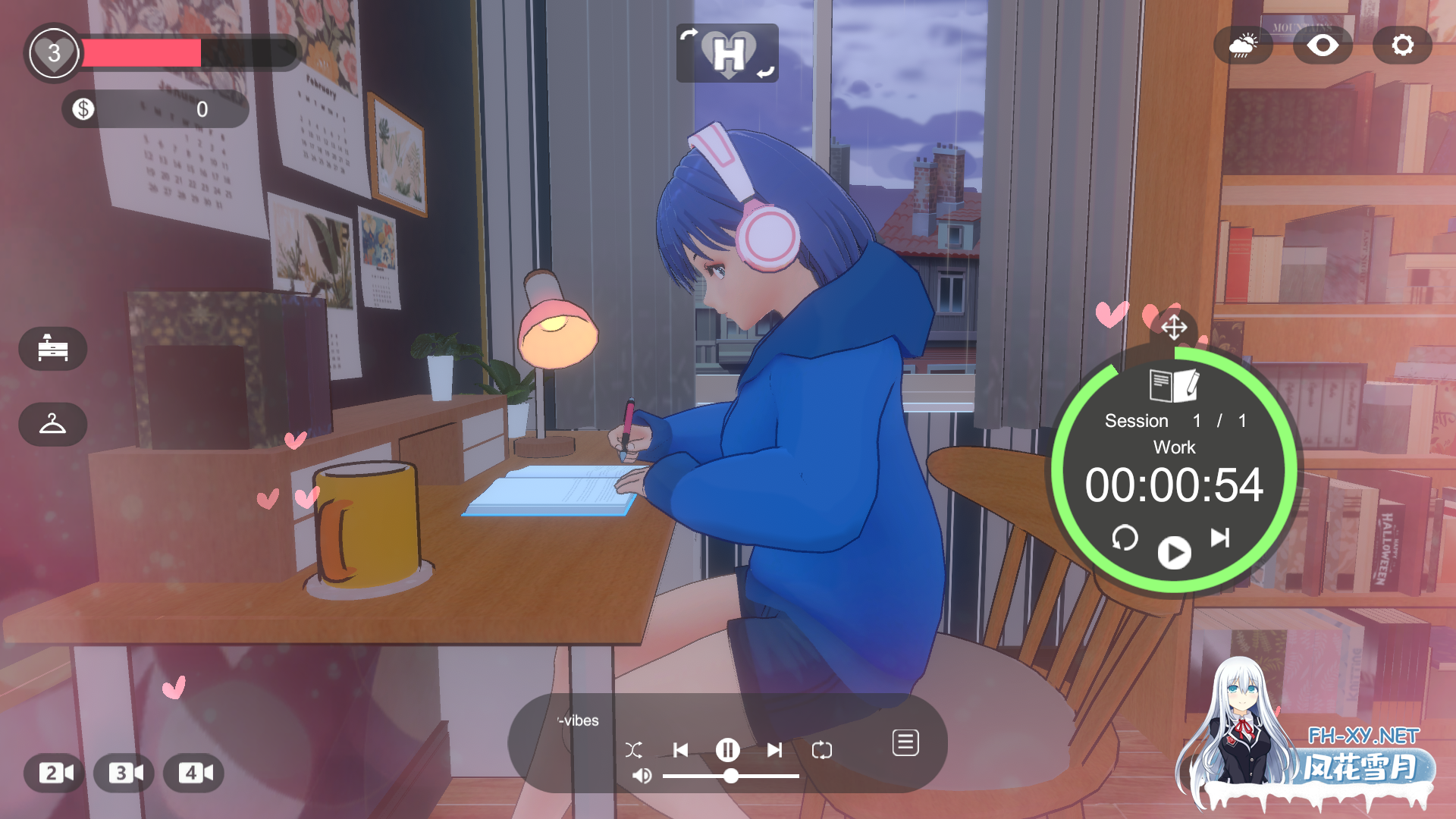
Task: Adjust the music volume slider
Action: pyautogui.click(x=731, y=777)
